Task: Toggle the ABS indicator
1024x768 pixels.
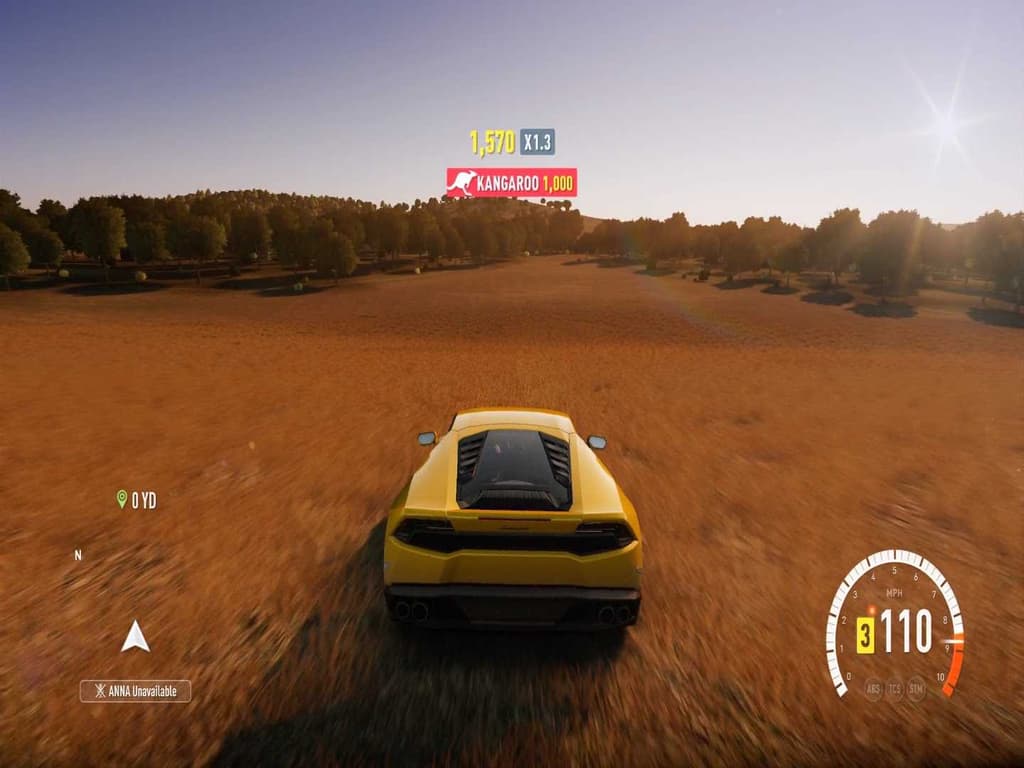Action: point(874,688)
